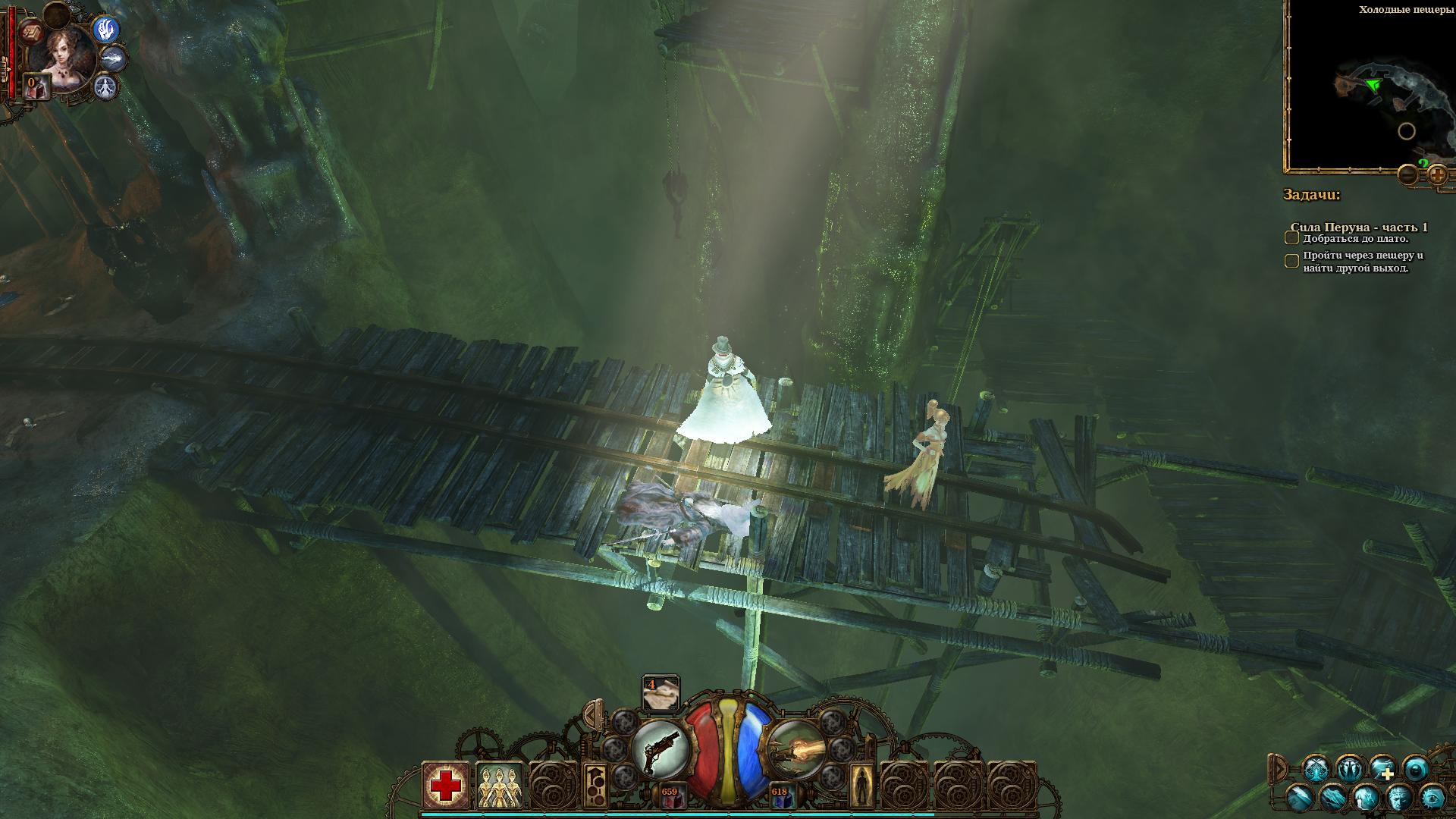
Task: Select the blue claw companion behavior icon
Action: [x=107, y=30]
